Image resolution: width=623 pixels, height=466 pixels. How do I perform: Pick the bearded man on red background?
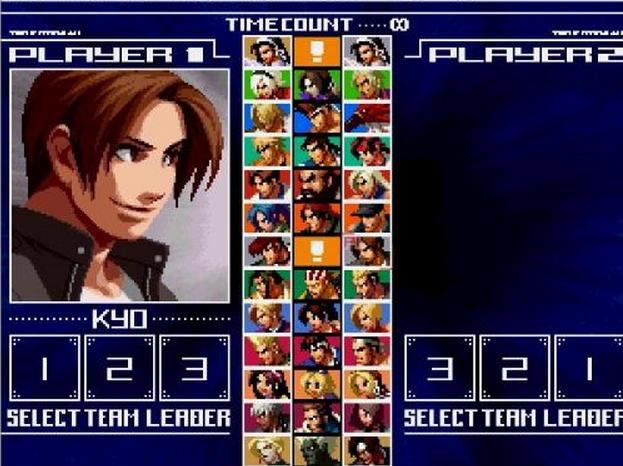click(317, 183)
